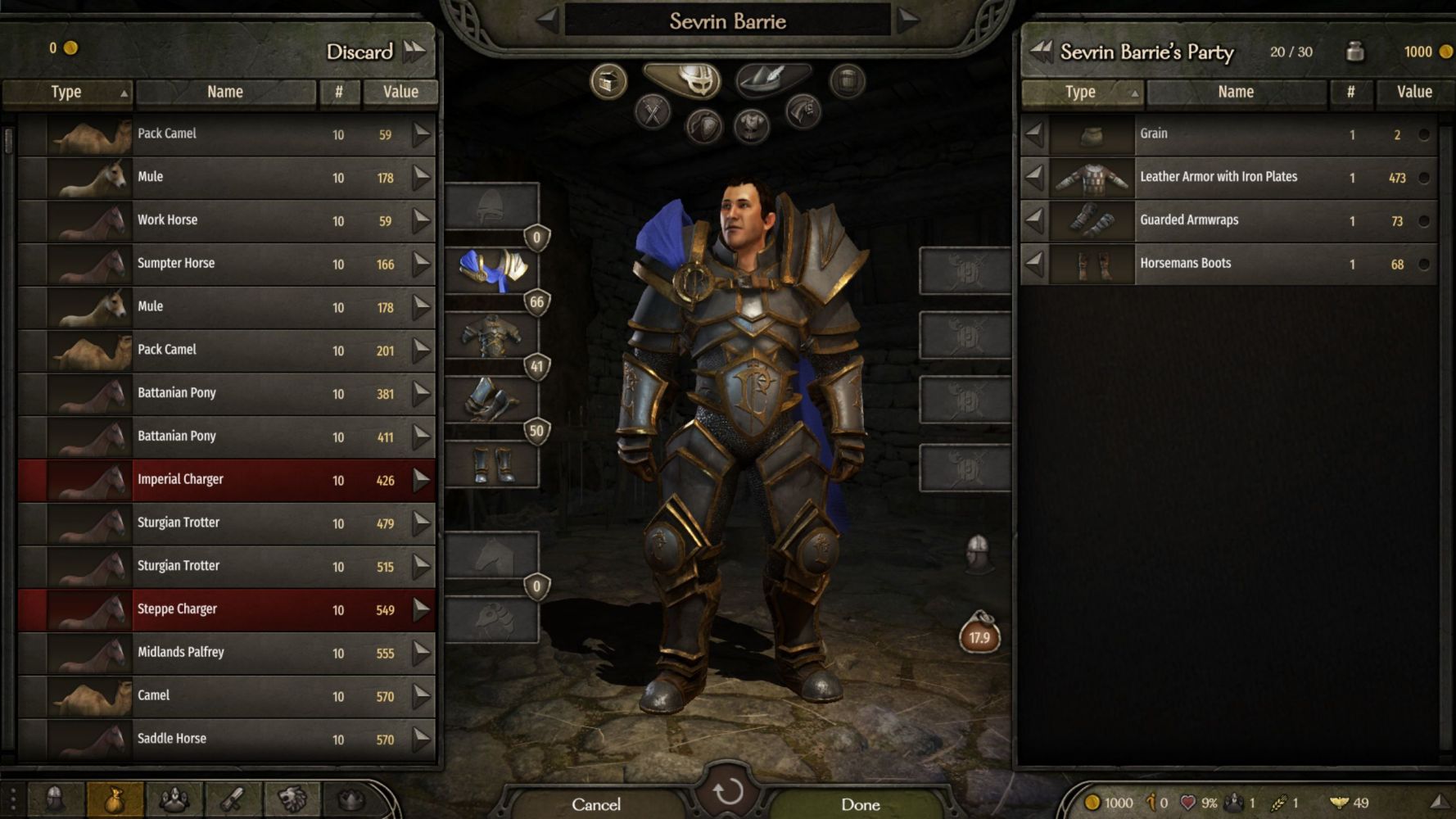
Task: Switch to the feathered hat civilian outfit
Action: click(x=772, y=79)
